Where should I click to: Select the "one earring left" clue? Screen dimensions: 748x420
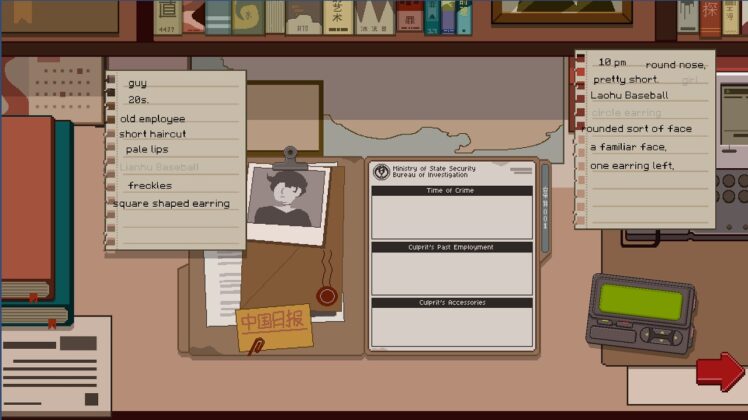632,165
